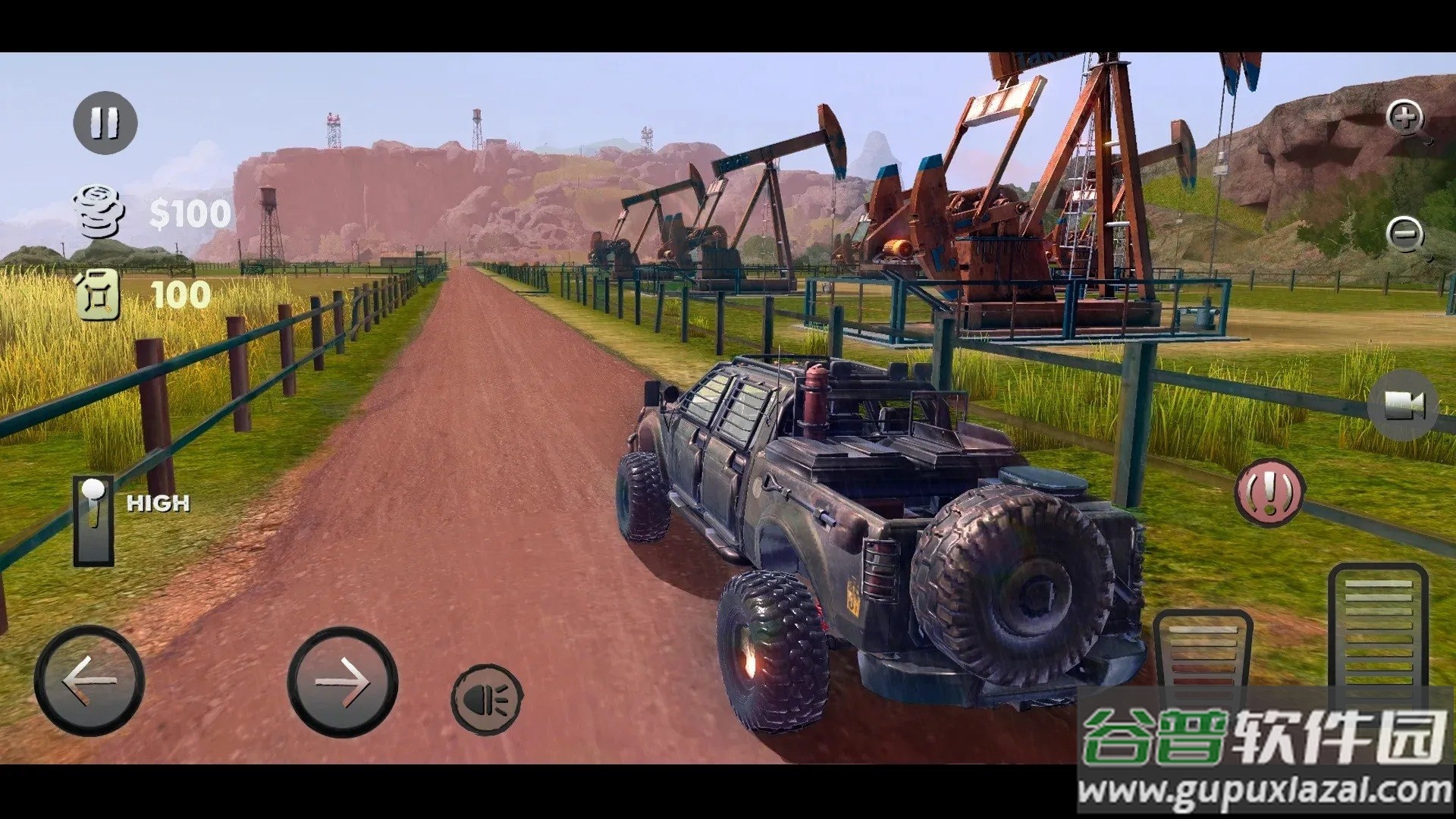Change camera view with the camcorder button

coord(1403,406)
